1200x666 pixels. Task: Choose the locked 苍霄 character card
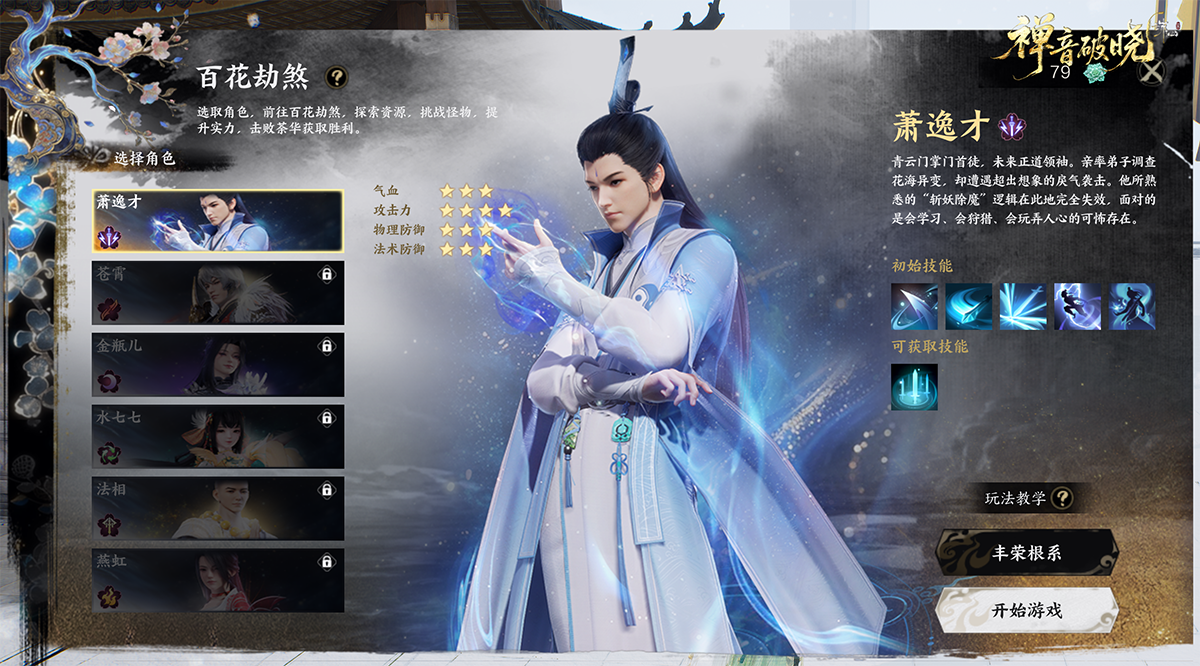coord(217,293)
